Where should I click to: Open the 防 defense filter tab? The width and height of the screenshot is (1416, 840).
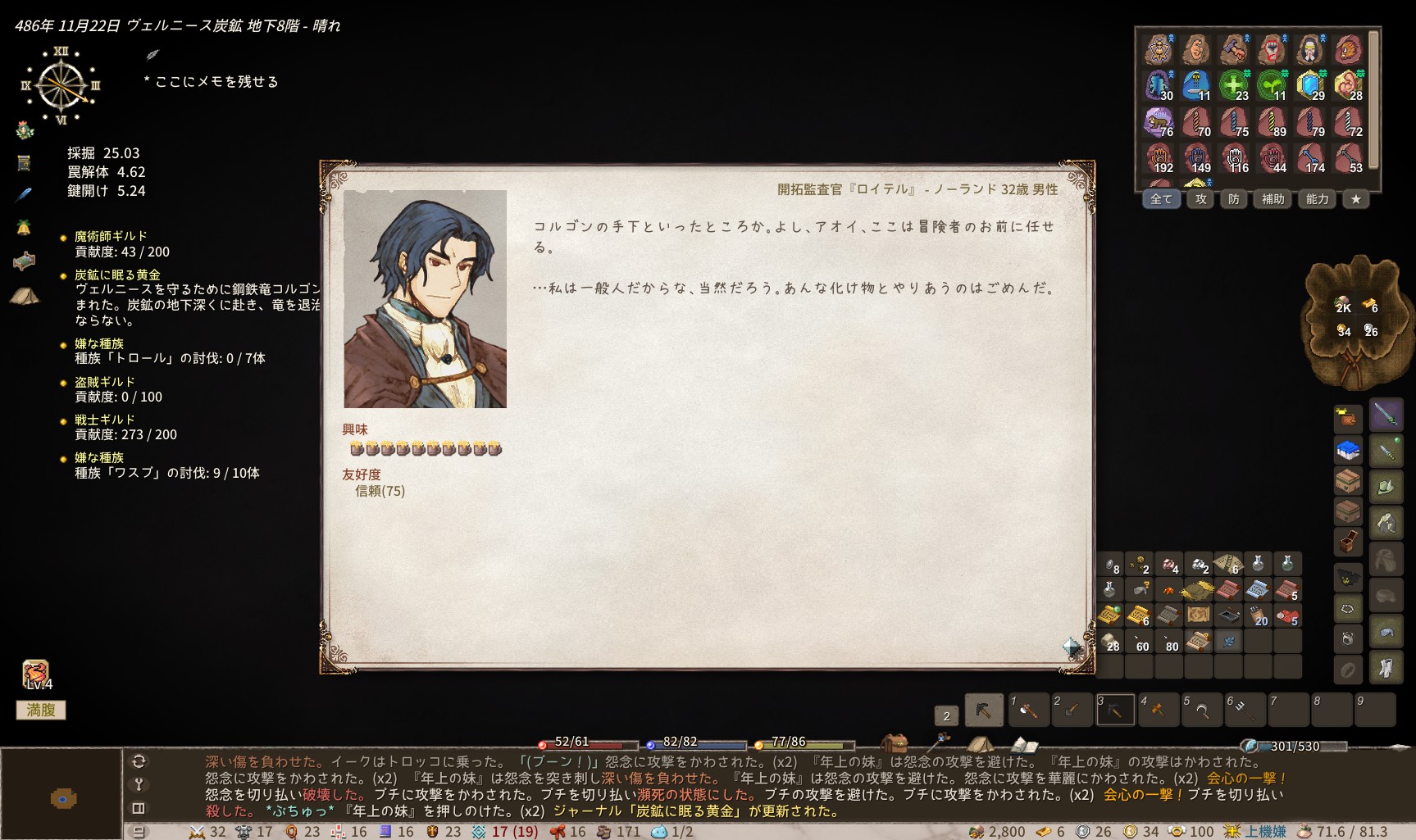1234,199
